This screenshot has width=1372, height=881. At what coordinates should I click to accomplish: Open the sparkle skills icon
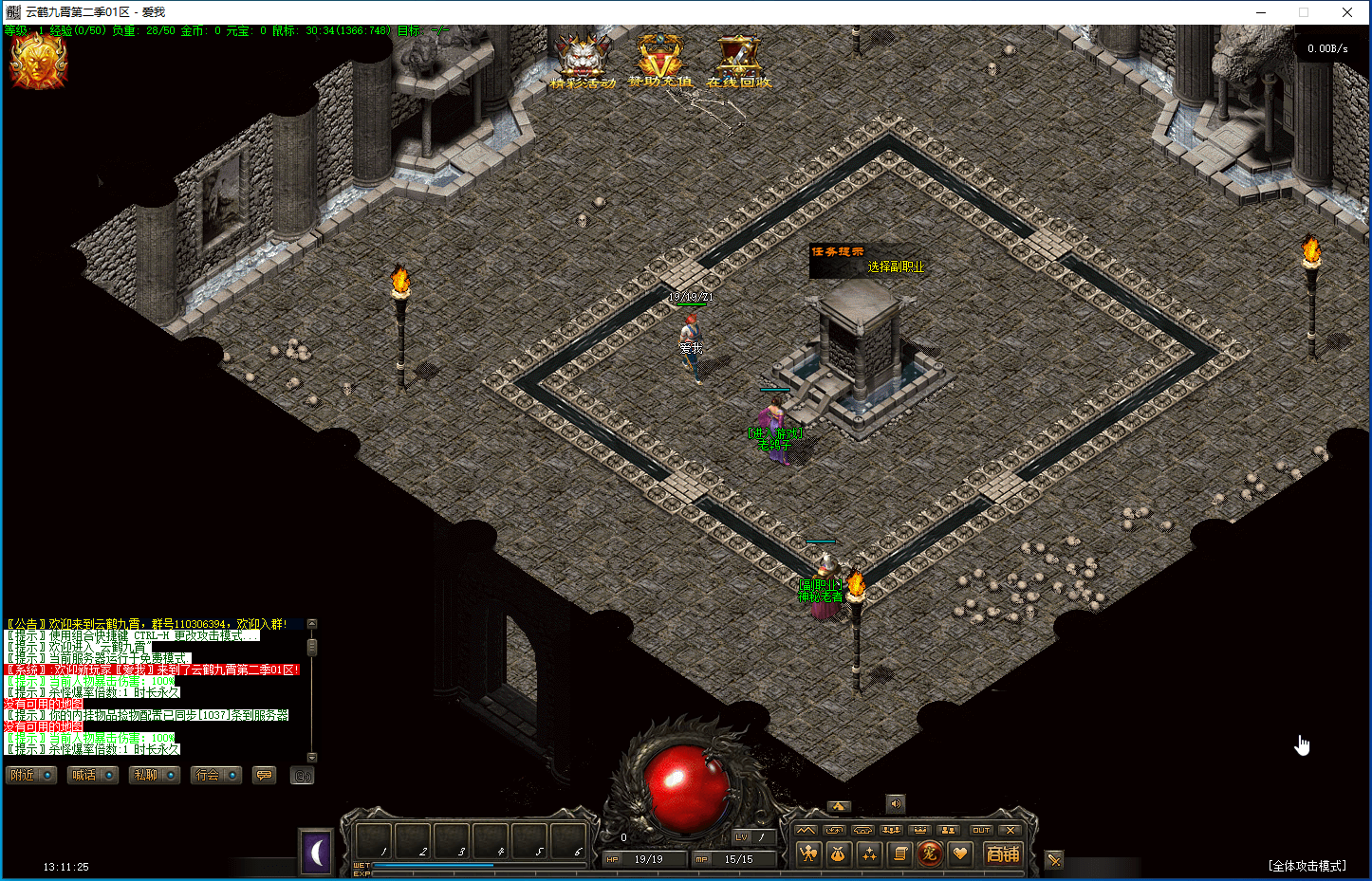click(869, 854)
